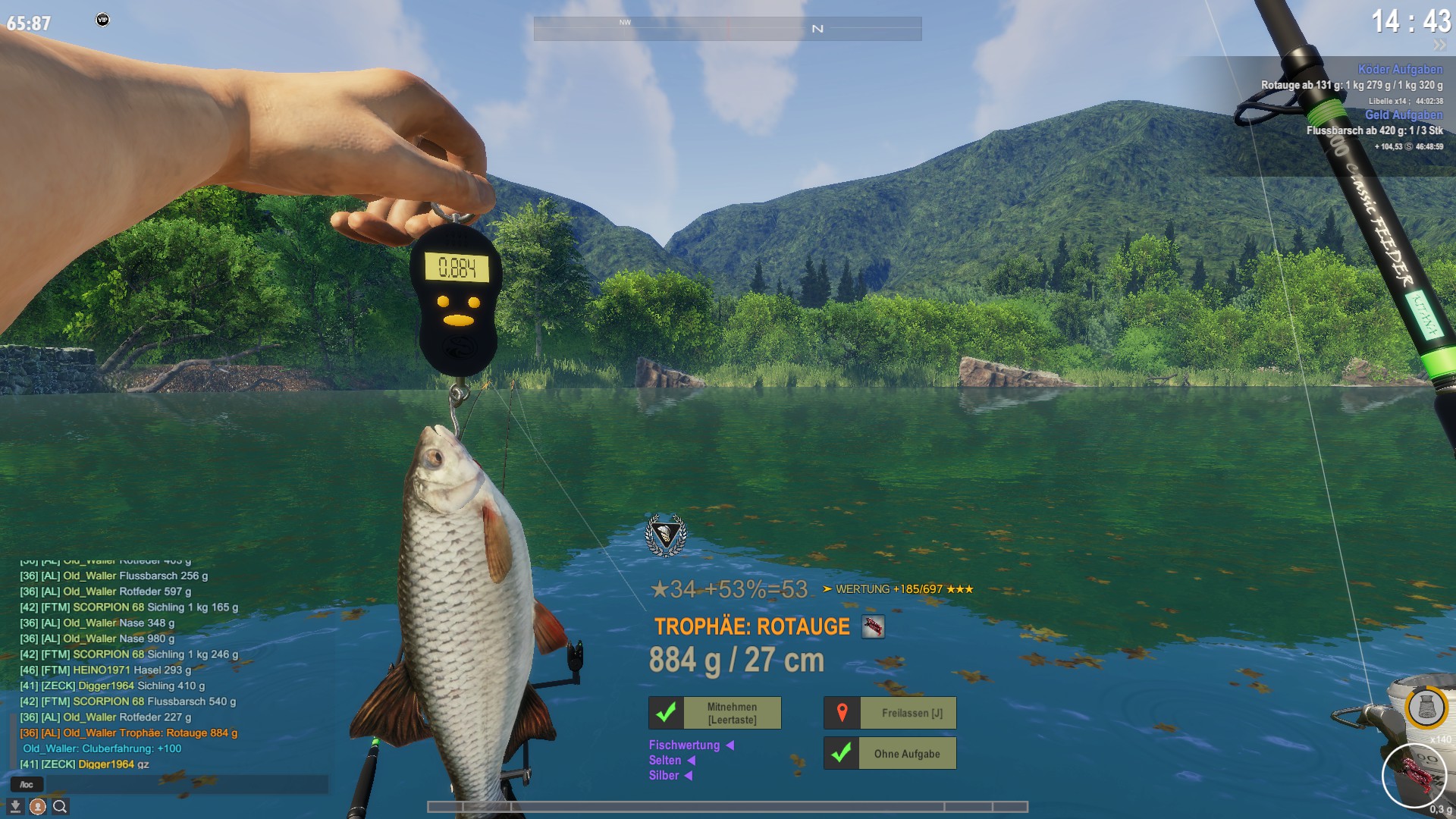Click the VIP badge icon
1456x819 pixels.
pos(102,20)
